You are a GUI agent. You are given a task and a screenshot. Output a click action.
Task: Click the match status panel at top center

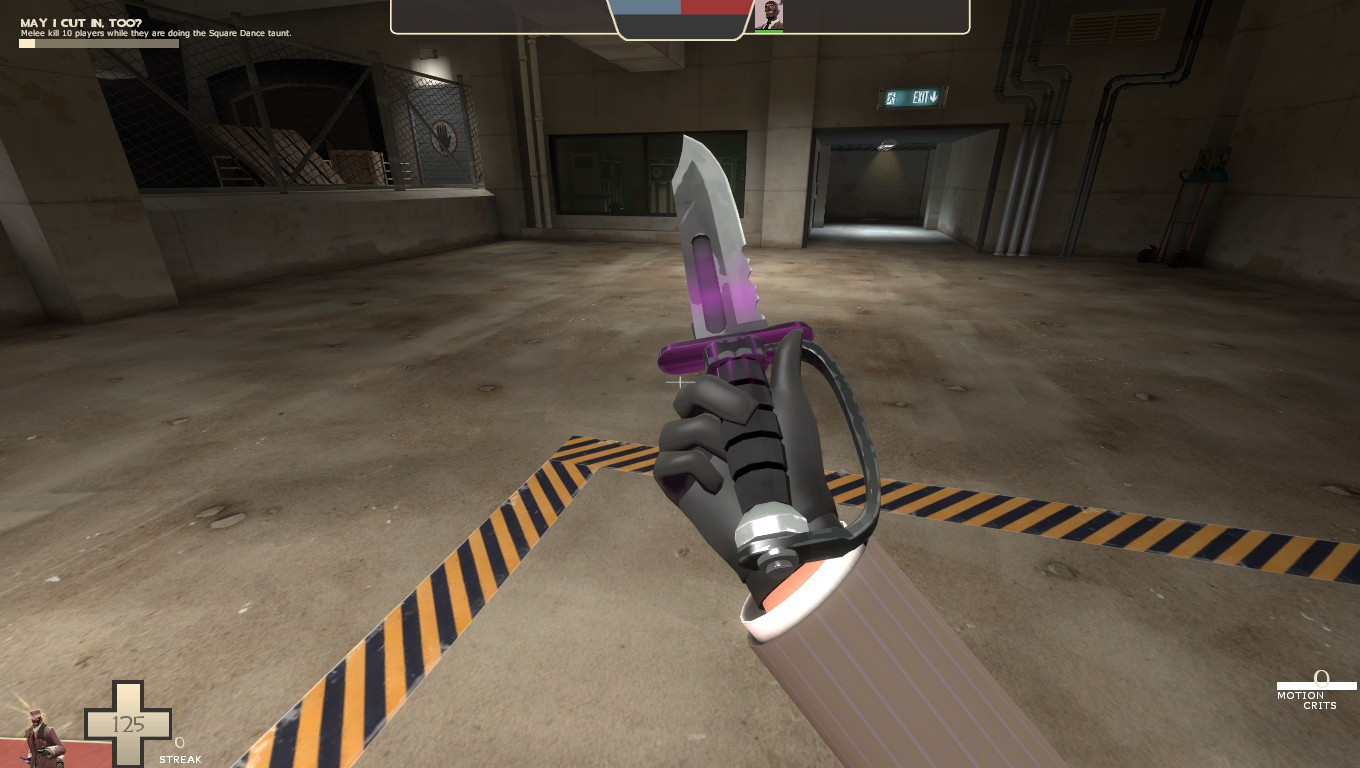click(x=680, y=16)
